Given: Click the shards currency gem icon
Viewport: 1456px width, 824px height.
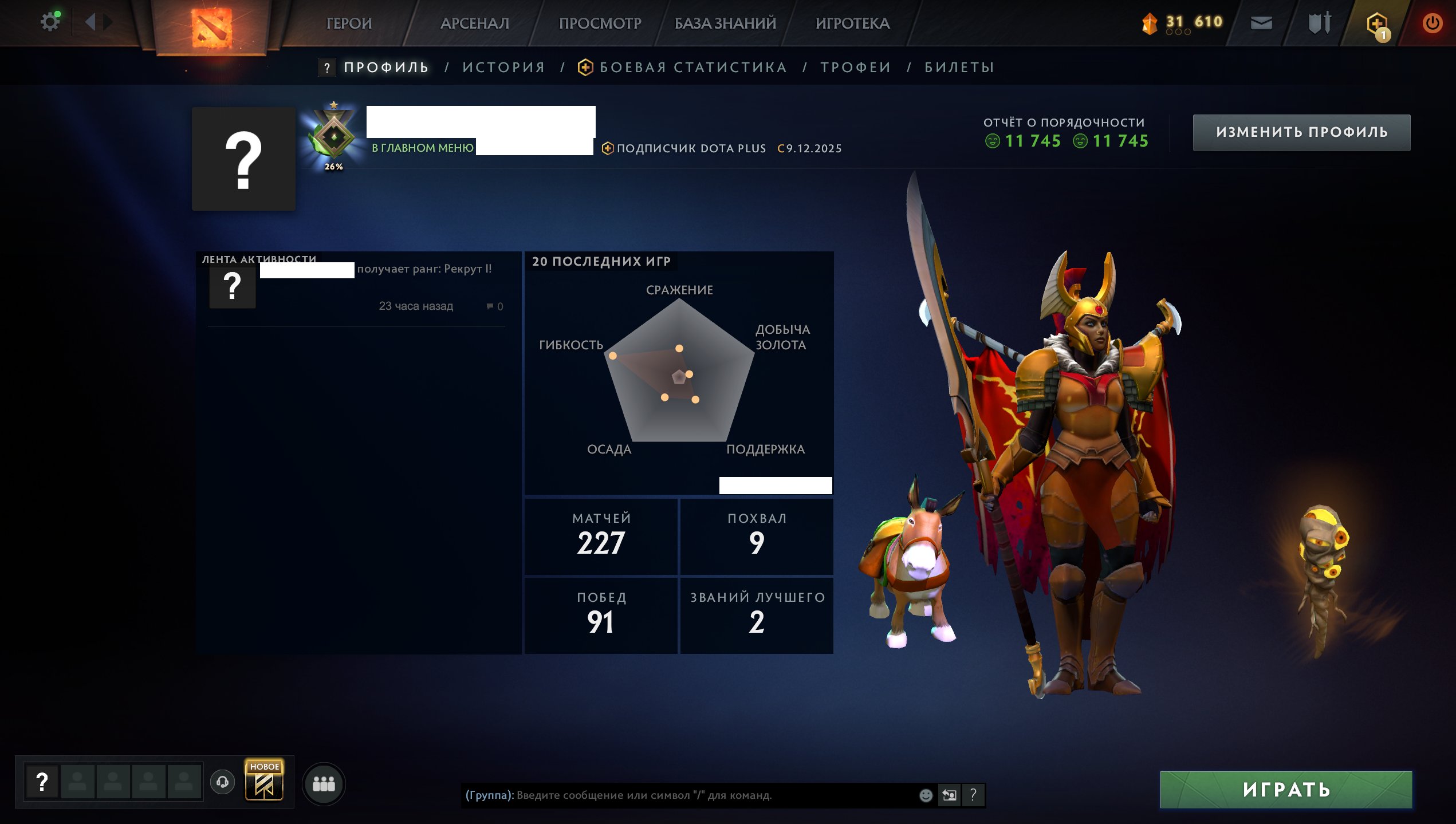Looking at the screenshot, I should point(1150,23).
